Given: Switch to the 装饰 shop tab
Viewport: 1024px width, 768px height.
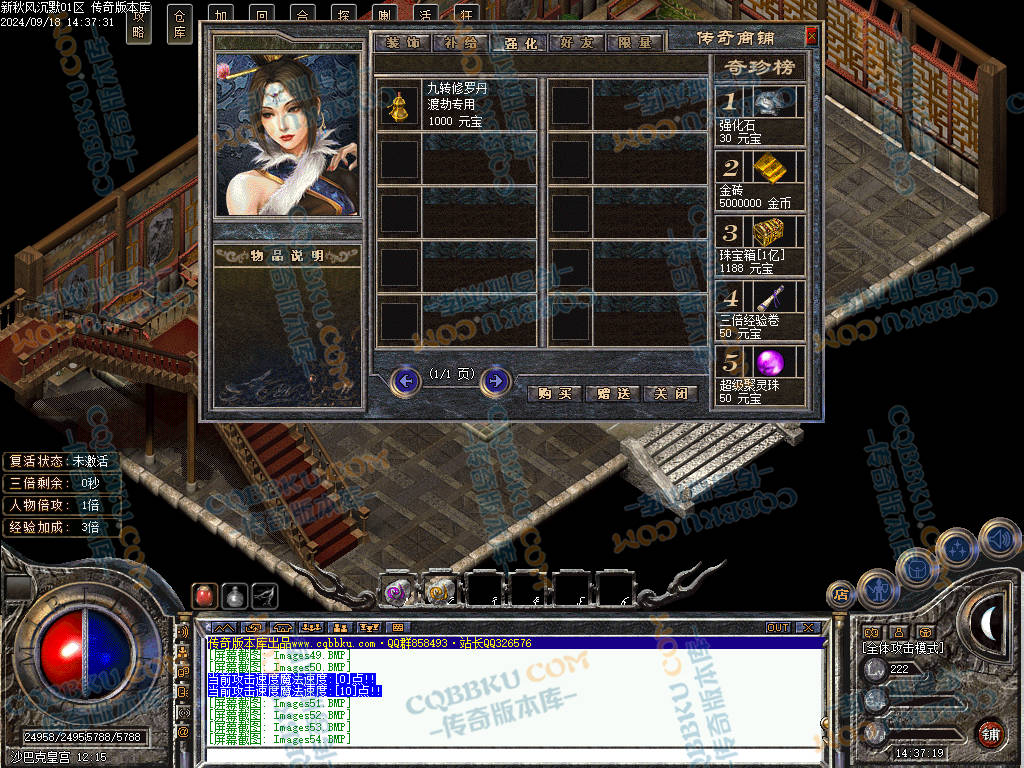Looking at the screenshot, I should (x=403, y=43).
